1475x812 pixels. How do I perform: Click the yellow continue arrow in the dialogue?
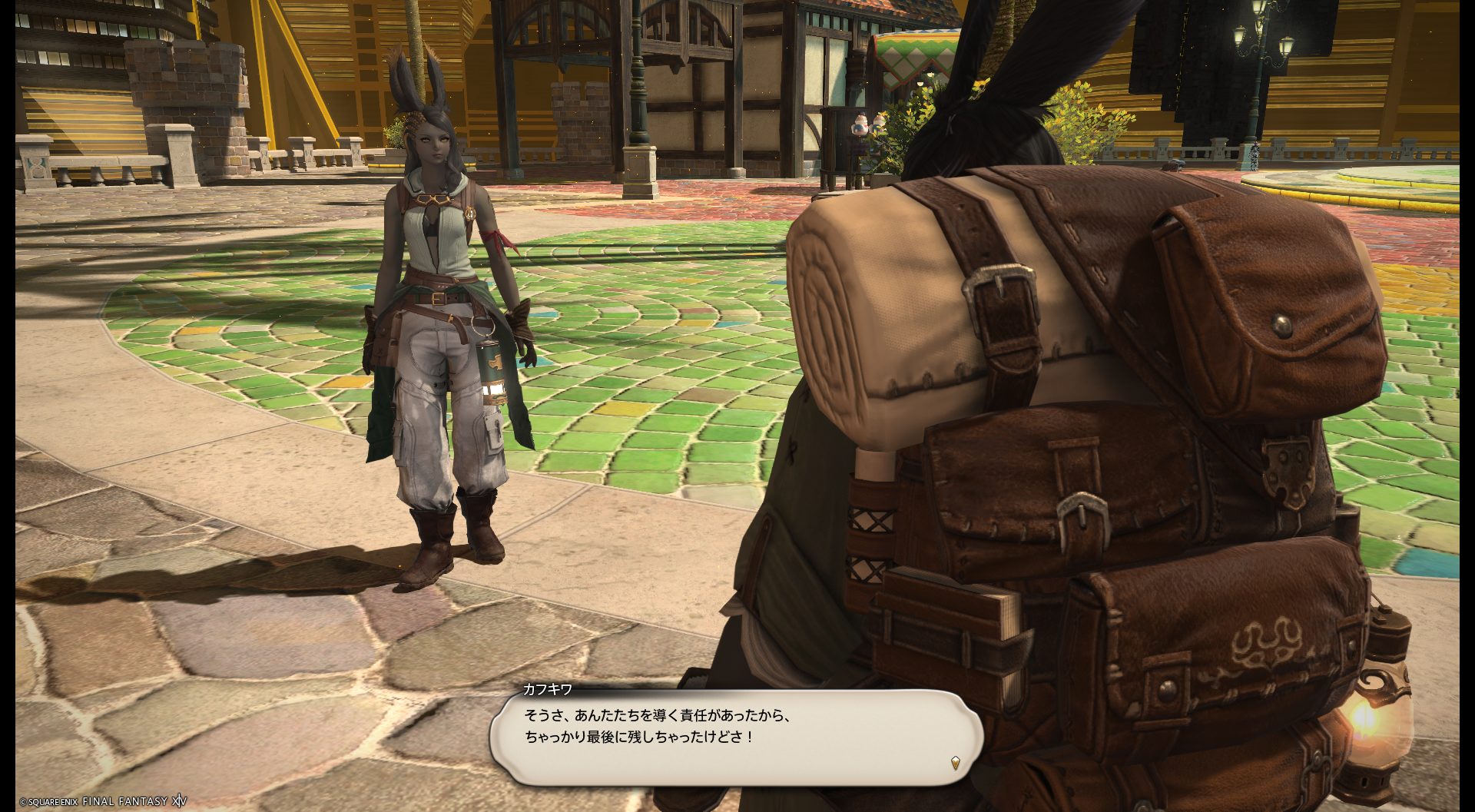tap(955, 763)
